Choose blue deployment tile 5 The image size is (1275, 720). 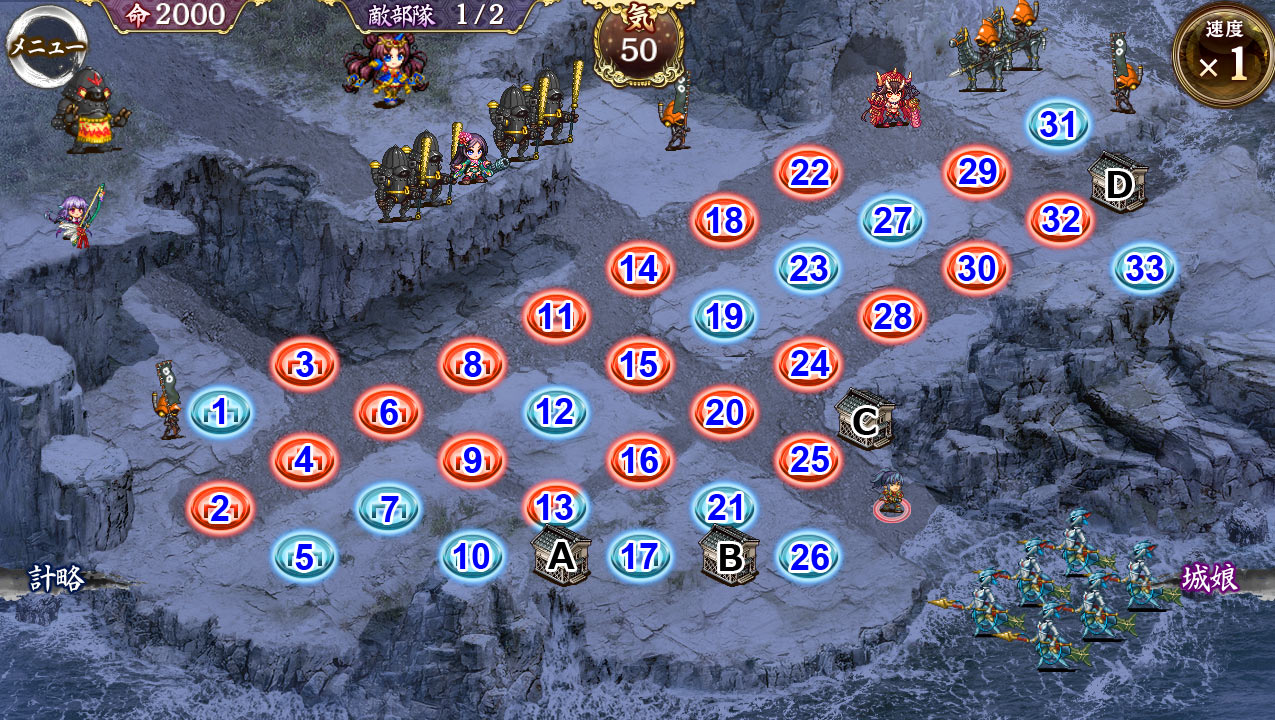tap(304, 556)
